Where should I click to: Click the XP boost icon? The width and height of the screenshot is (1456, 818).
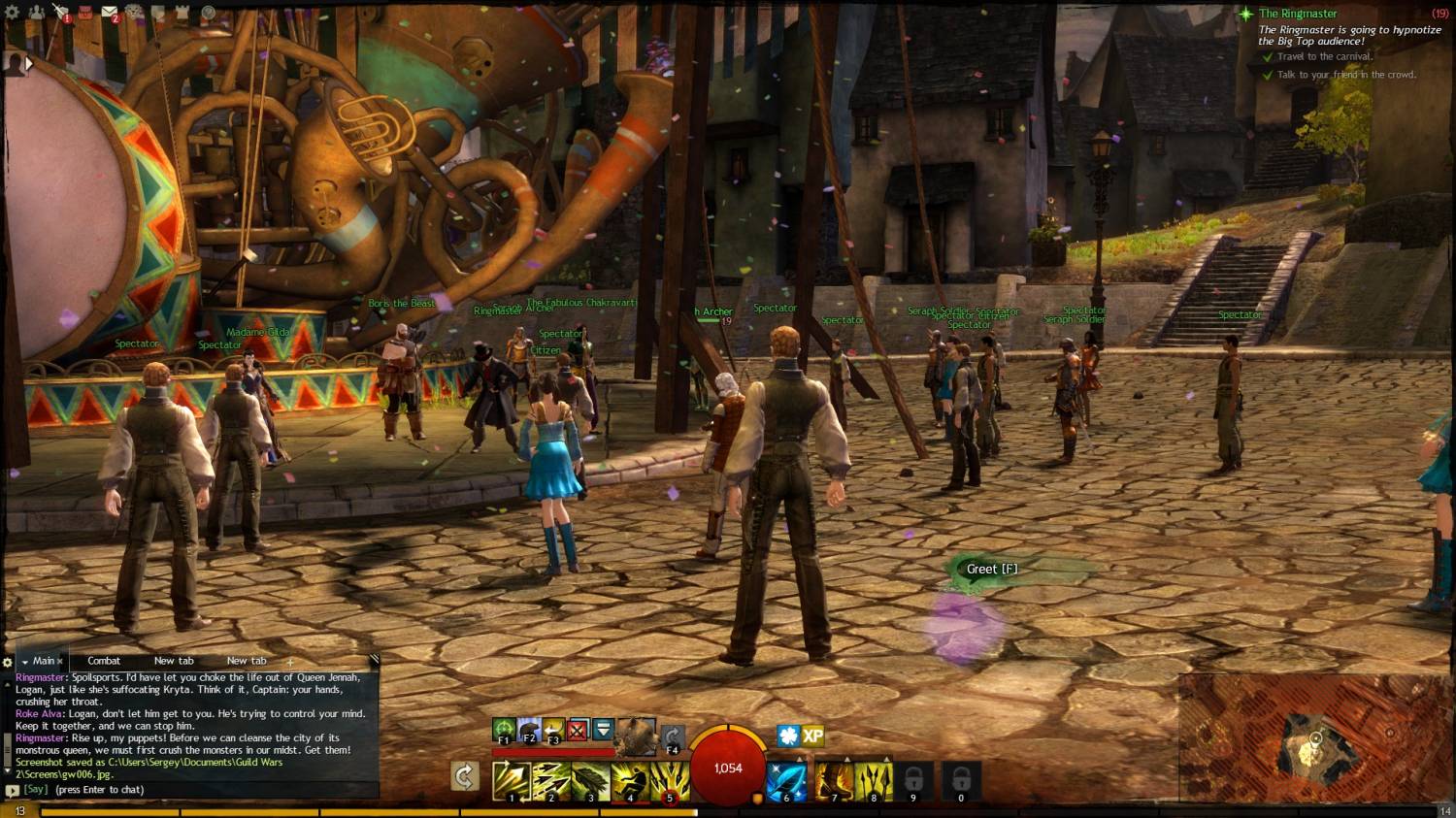[813, 736]
